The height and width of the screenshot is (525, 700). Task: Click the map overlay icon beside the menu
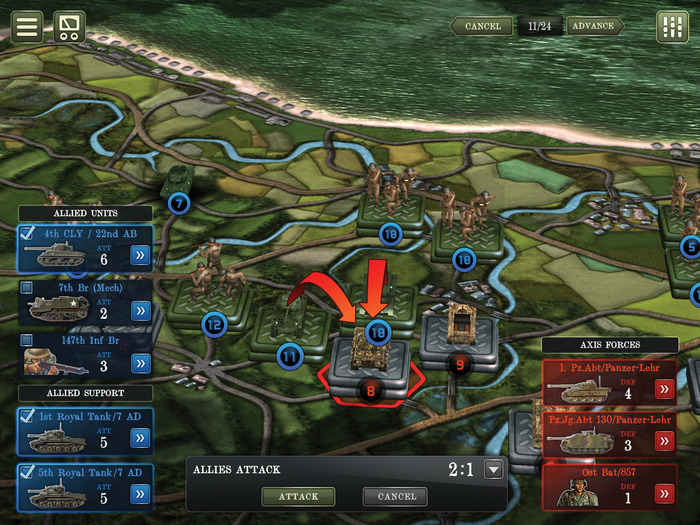[x=69, y=26]
